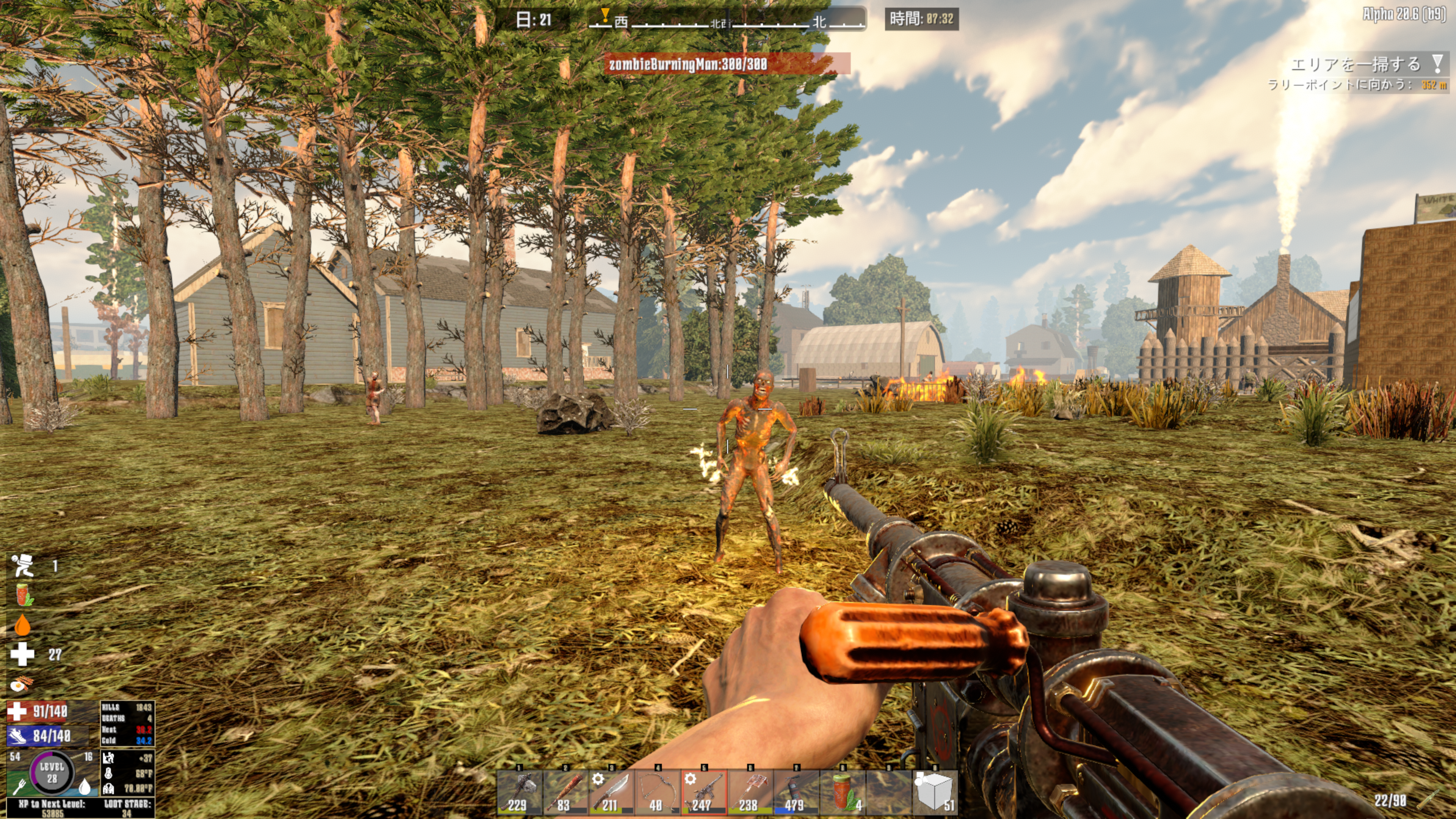Image resolution: width=1456 pixels, height=819 pixels.
Task: Select the clear-area quest objective tracker
Action: (1357, 64)
